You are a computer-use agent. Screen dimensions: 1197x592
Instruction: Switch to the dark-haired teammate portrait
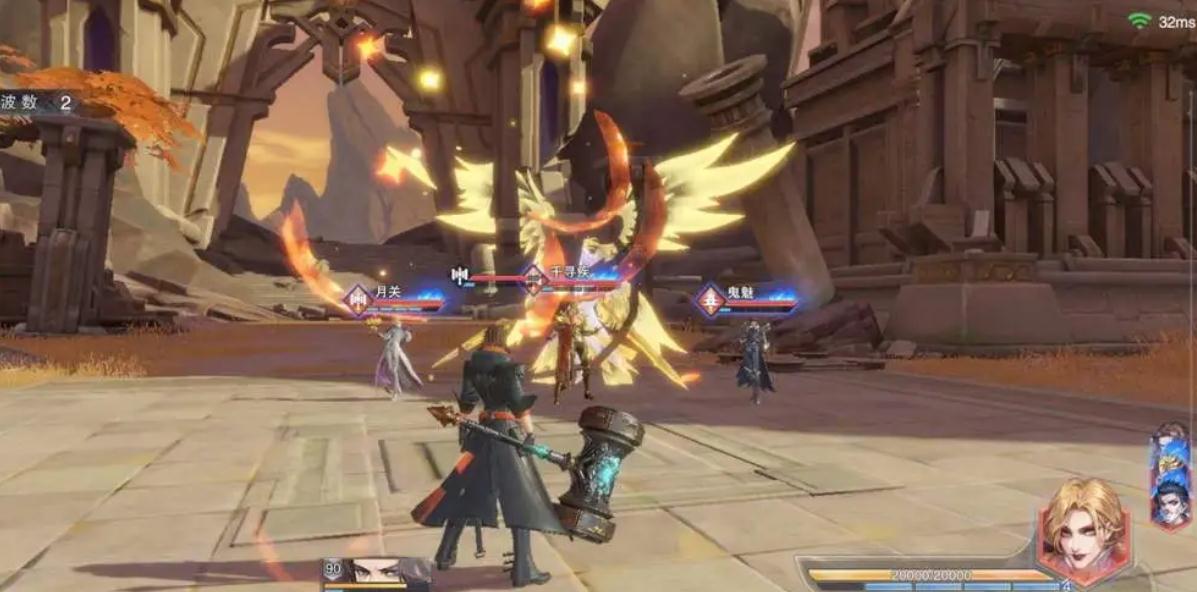point(1170,504)
